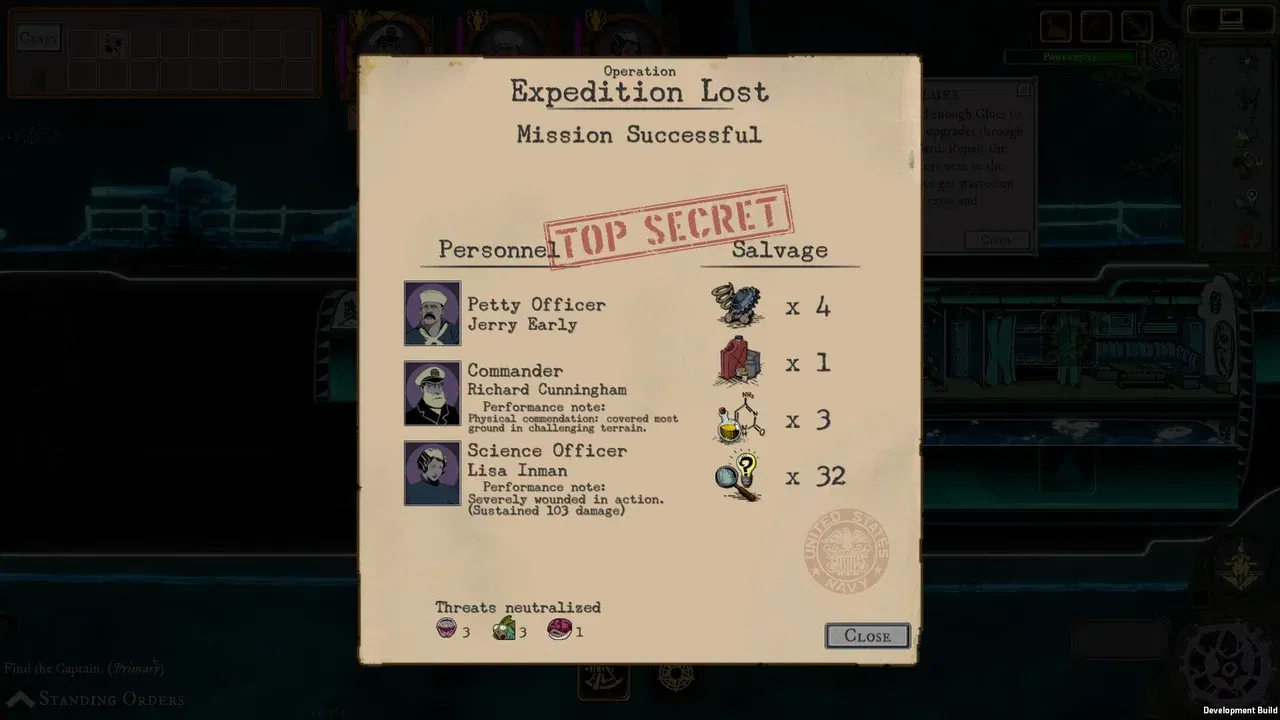Select the red toolbox salvage icon

pos(735,363)
